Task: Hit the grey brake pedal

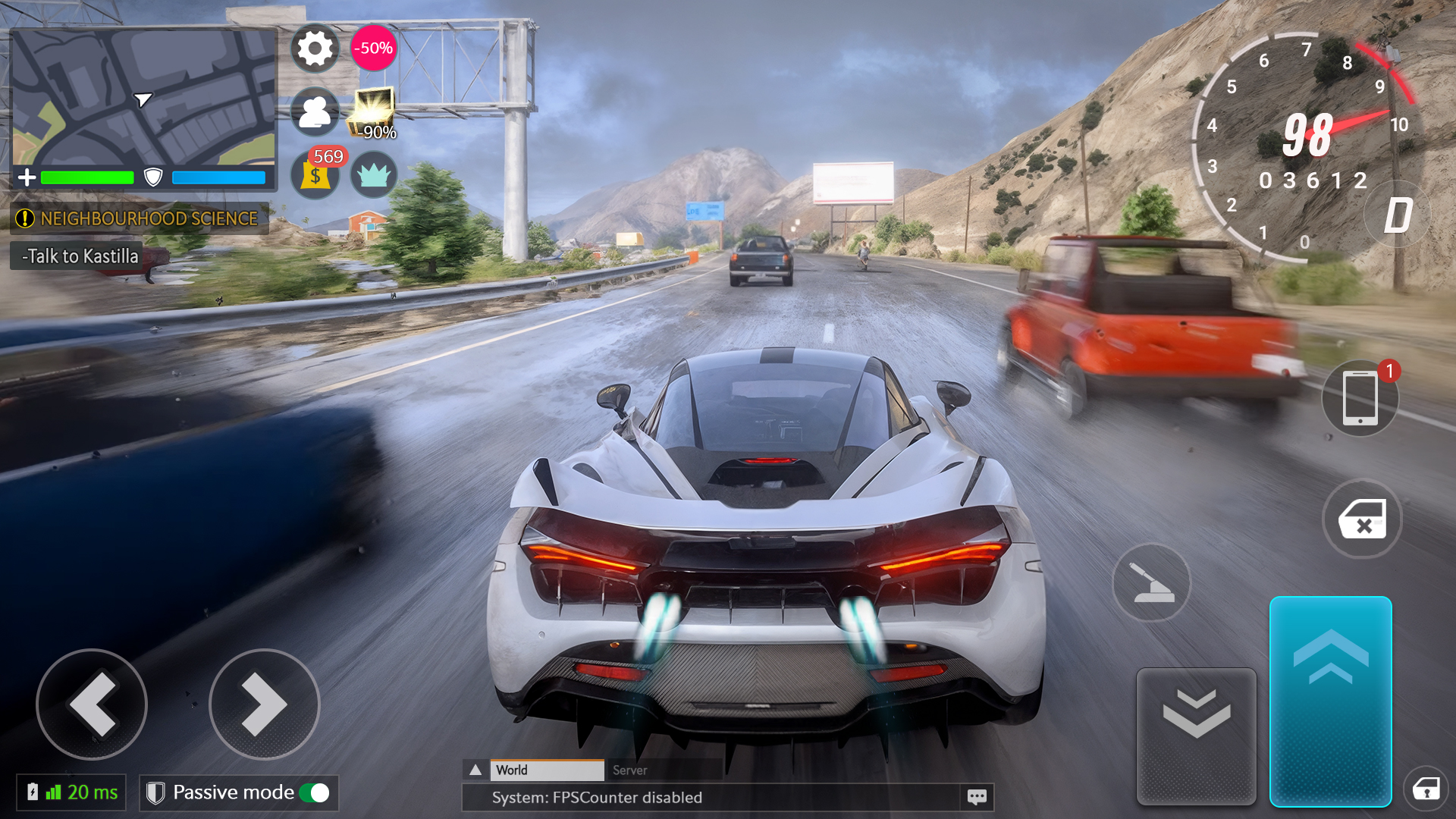Action: [x=1196, y=736]
